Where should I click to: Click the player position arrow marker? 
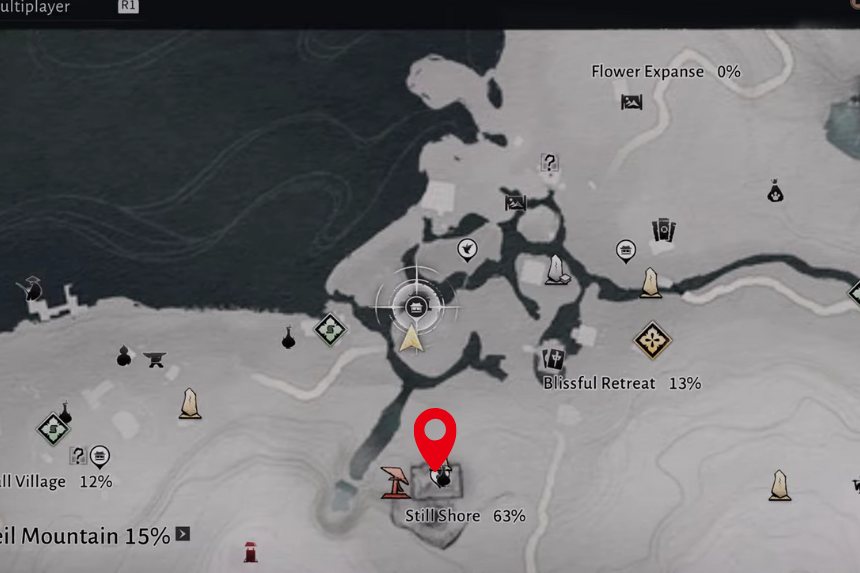tap(411, 338)
